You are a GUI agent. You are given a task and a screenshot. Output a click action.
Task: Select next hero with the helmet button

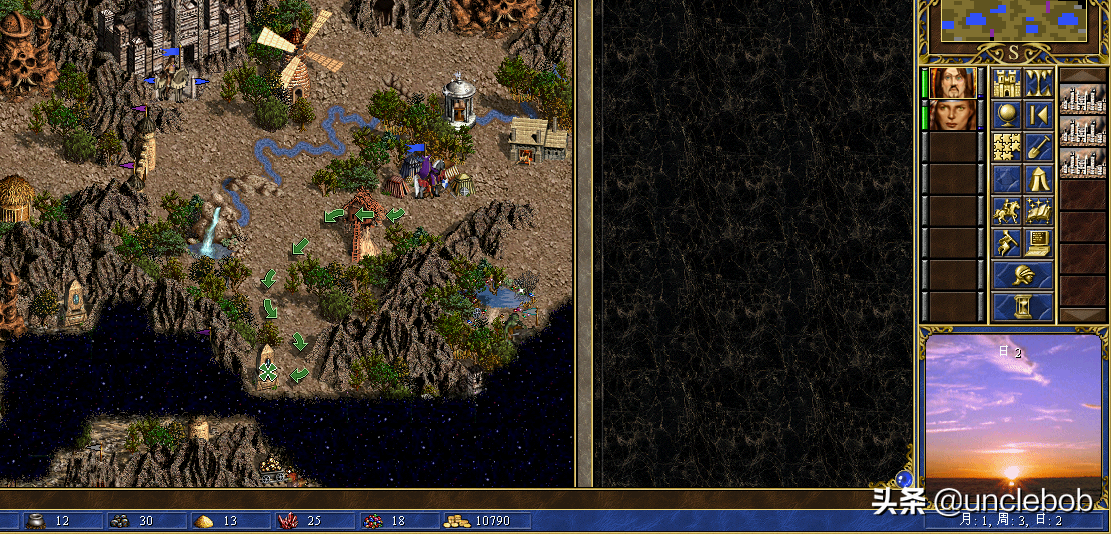coord(1022,275)
